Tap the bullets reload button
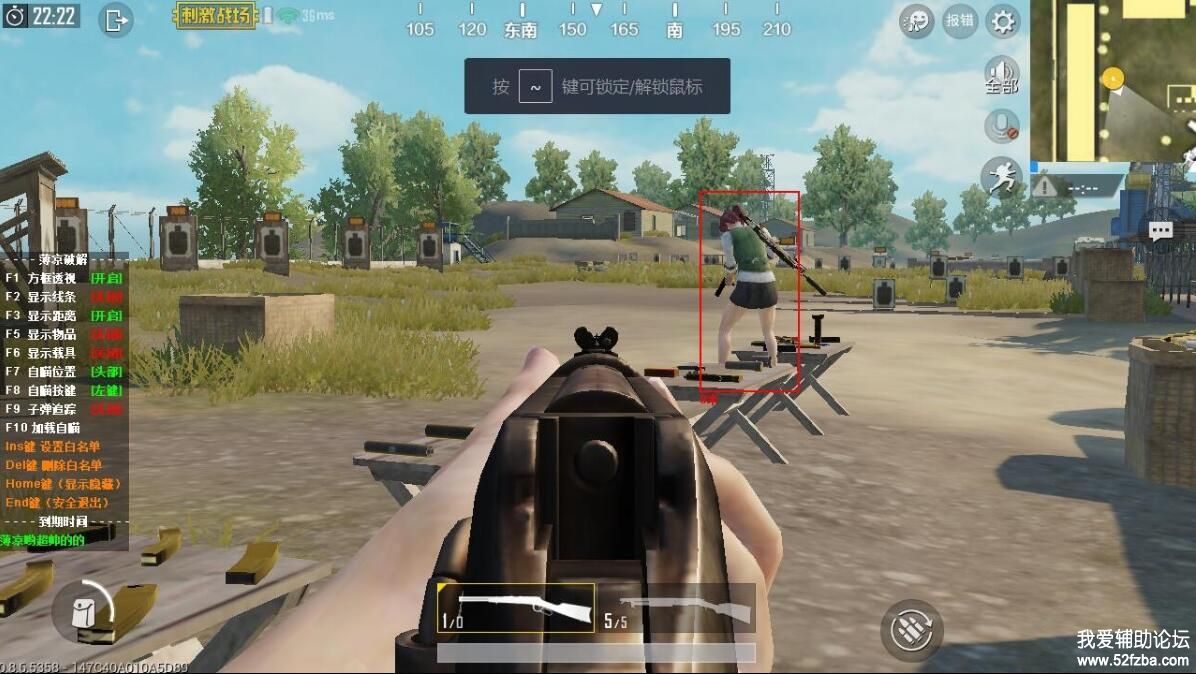This screenshot has height=674, width=1196. click(x=911, y=629)
